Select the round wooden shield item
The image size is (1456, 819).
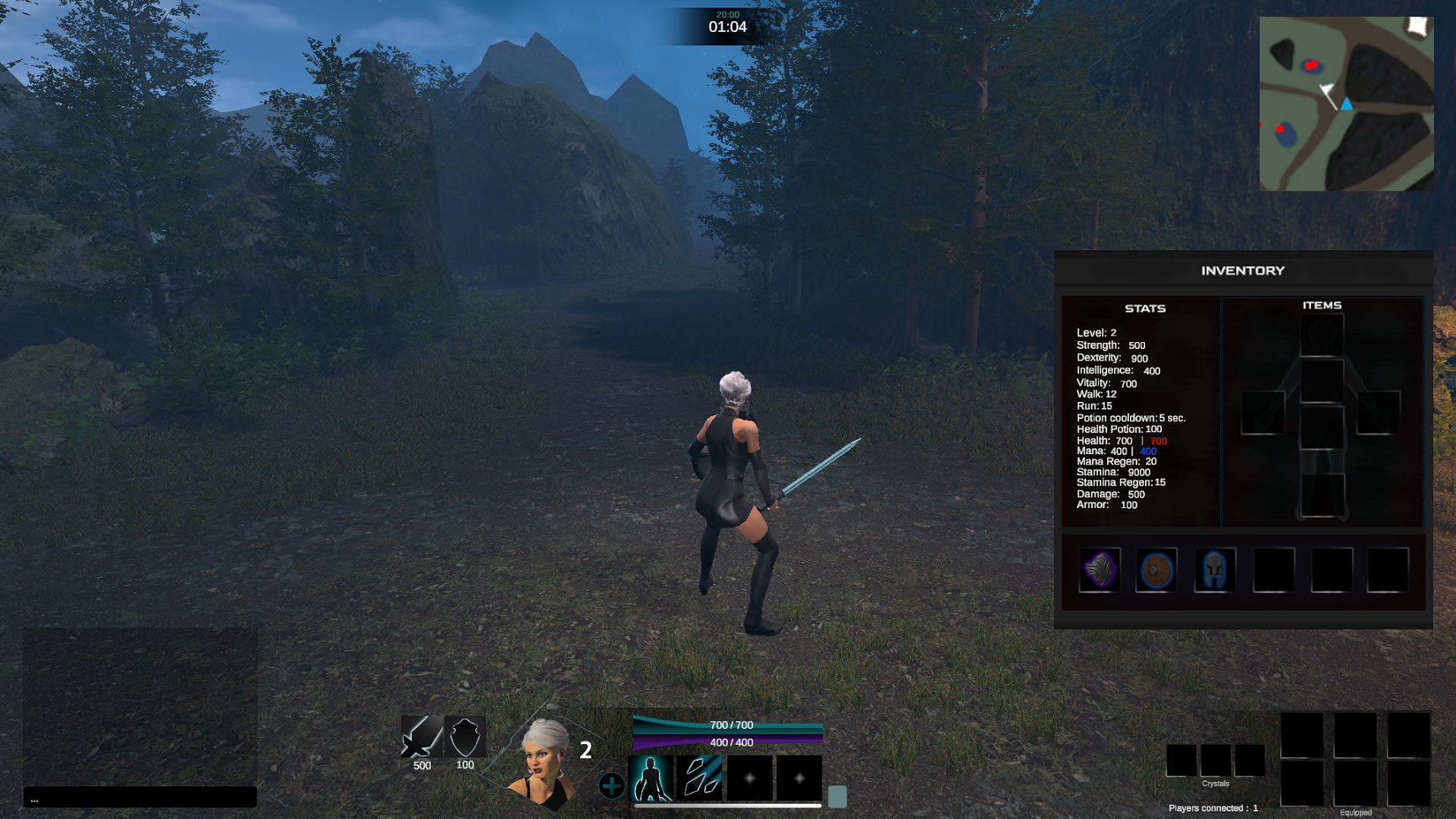pos(1156,570)
